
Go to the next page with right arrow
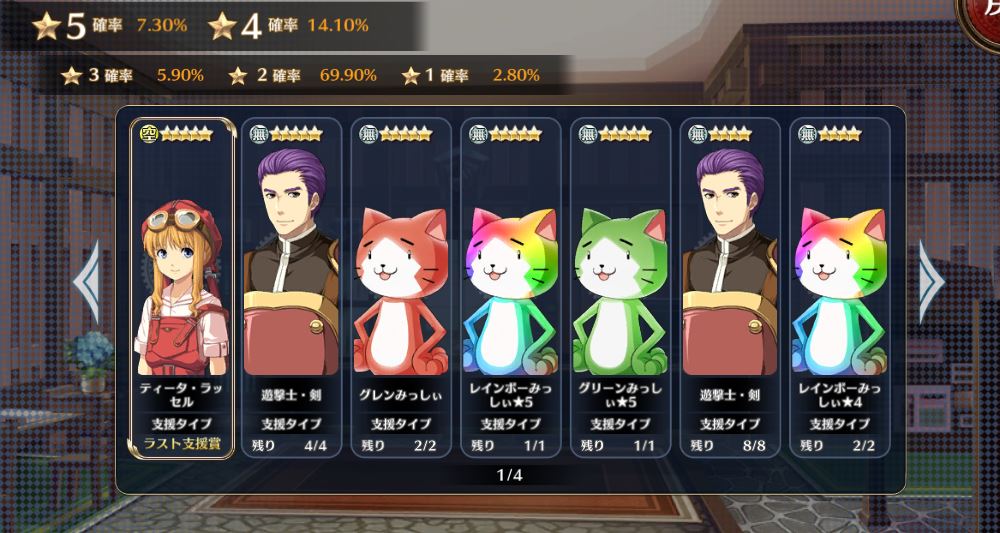(x=932, y=283)
